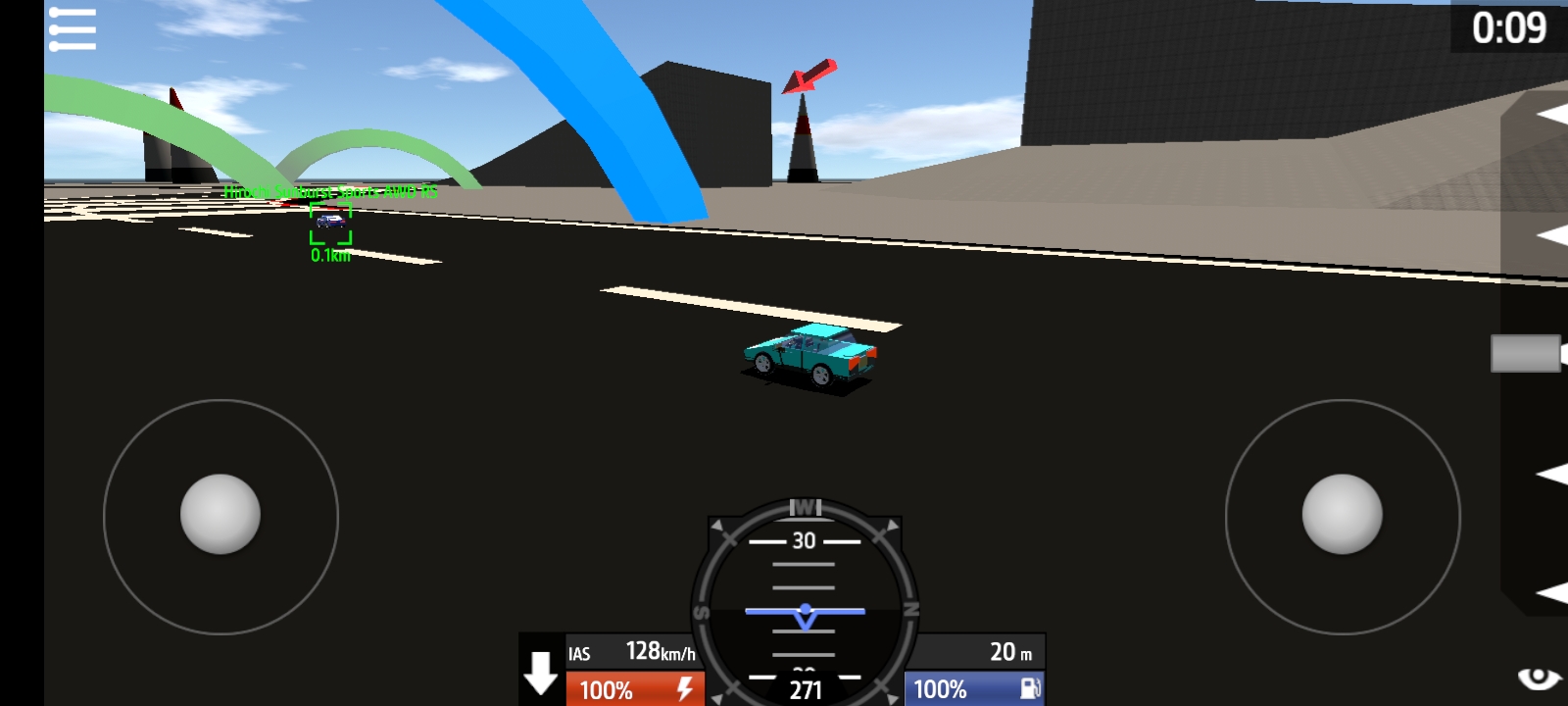Select the white down-arrow indicator near the HUD

540,673
